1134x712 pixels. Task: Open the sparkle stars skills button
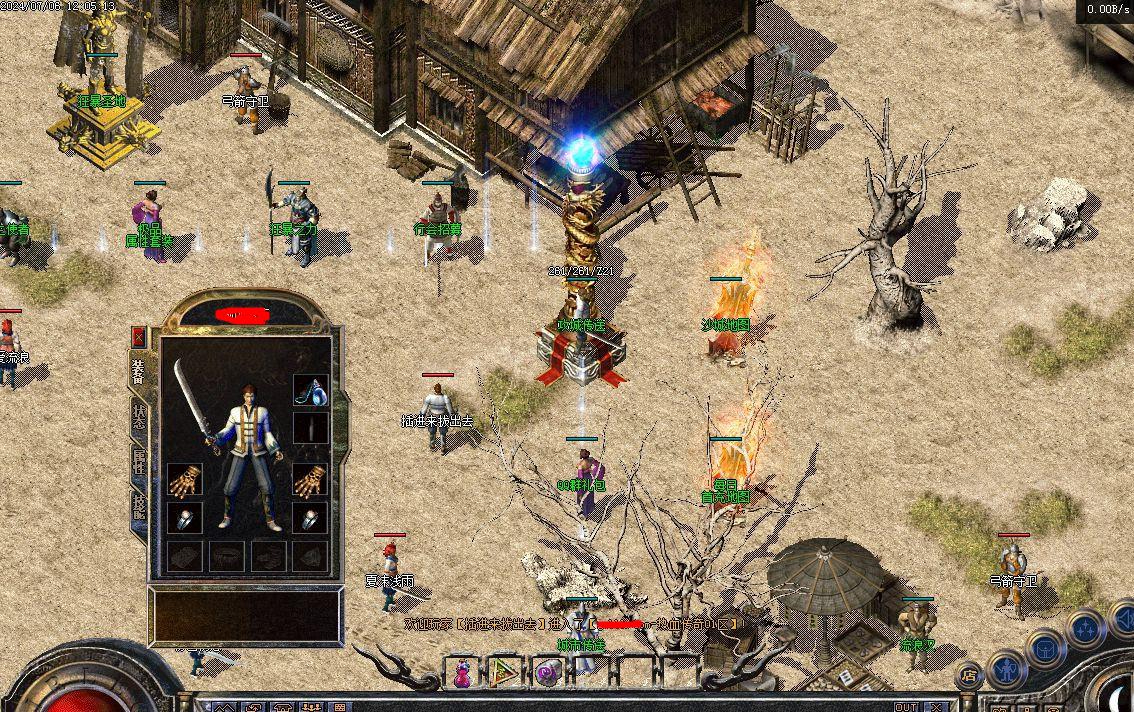pos(1085,629)
